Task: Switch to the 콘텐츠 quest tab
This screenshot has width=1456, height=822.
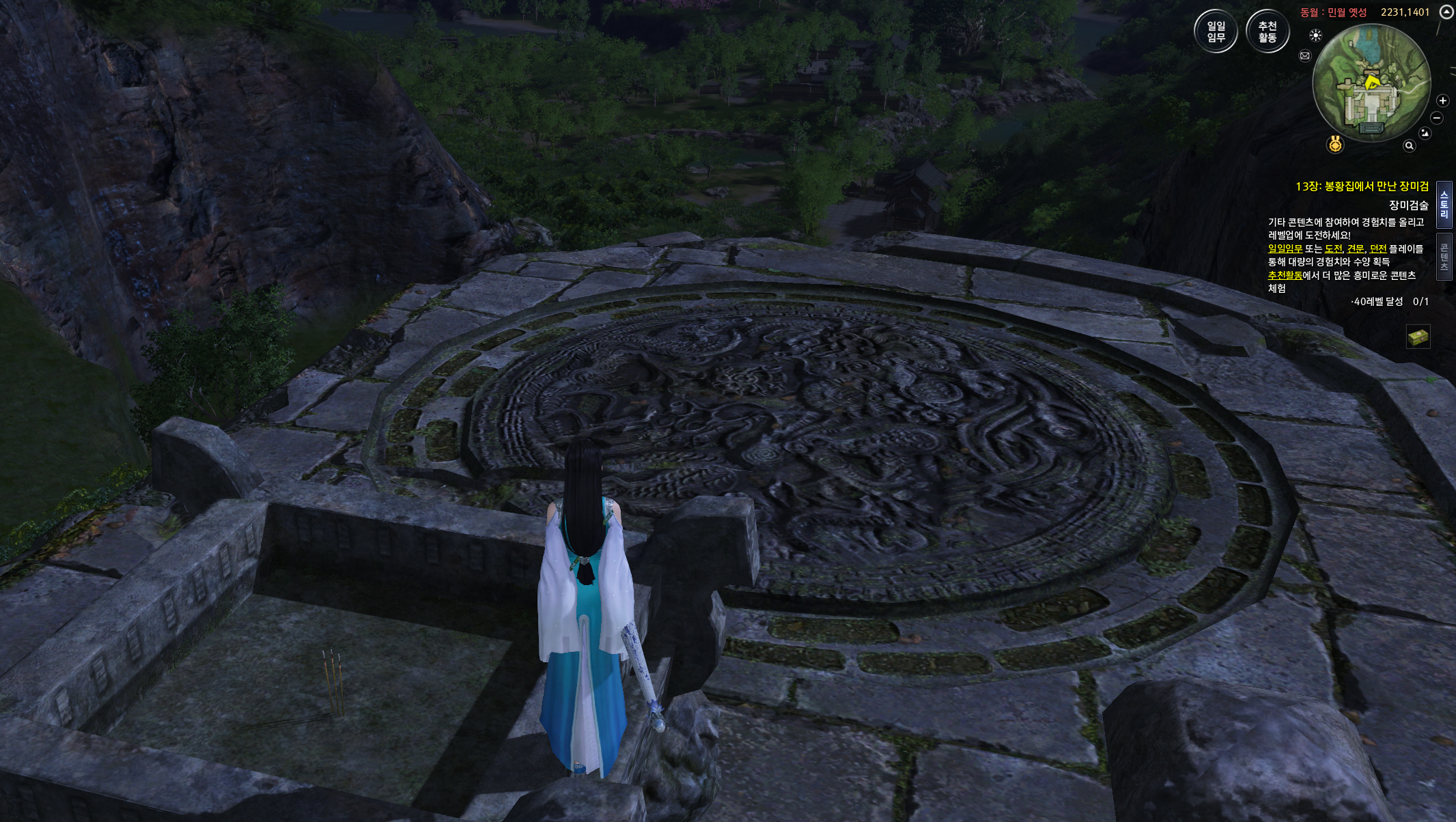Action: (1444, 257)
